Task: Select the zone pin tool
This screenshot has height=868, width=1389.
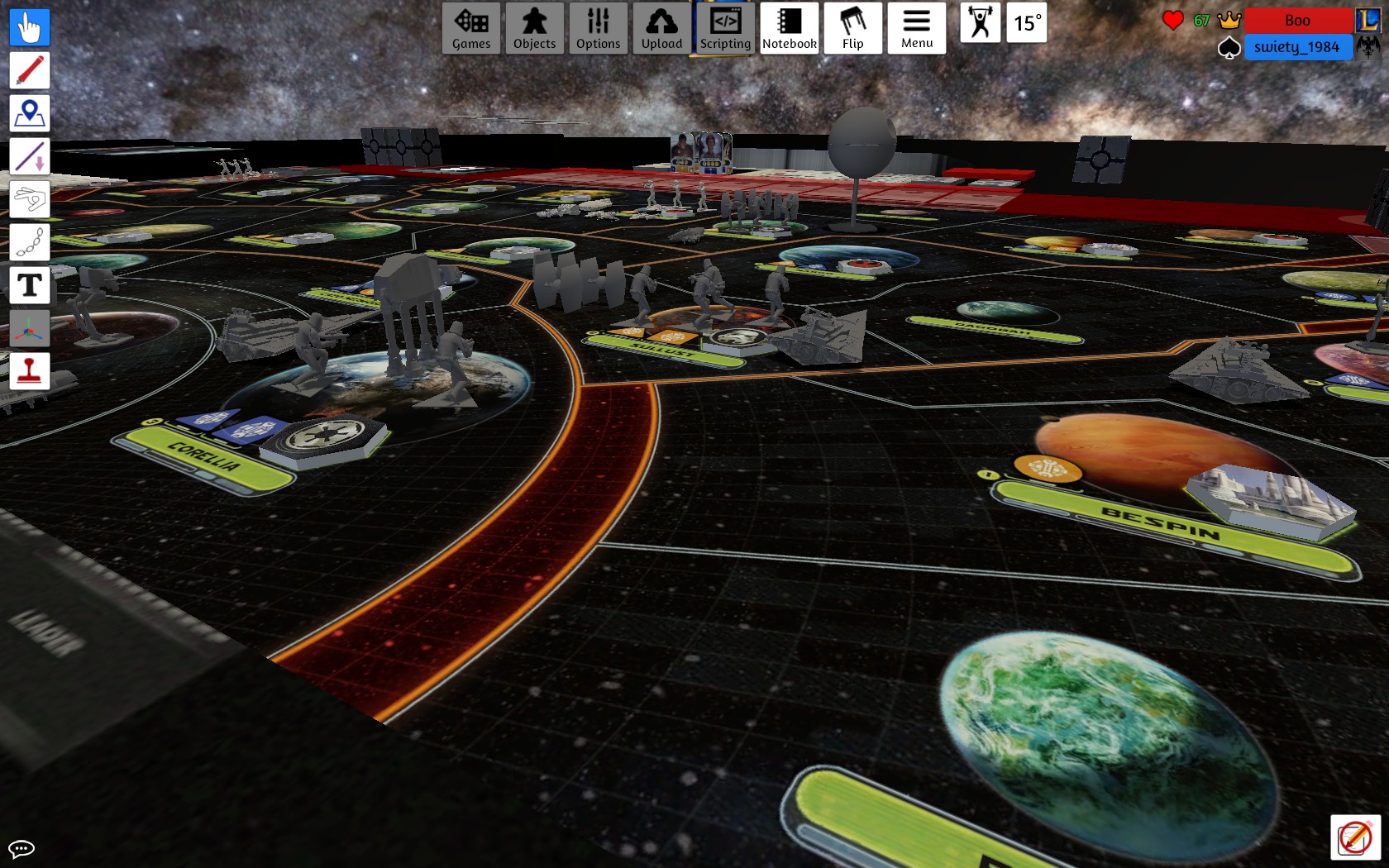Action: tap(30, 113)
